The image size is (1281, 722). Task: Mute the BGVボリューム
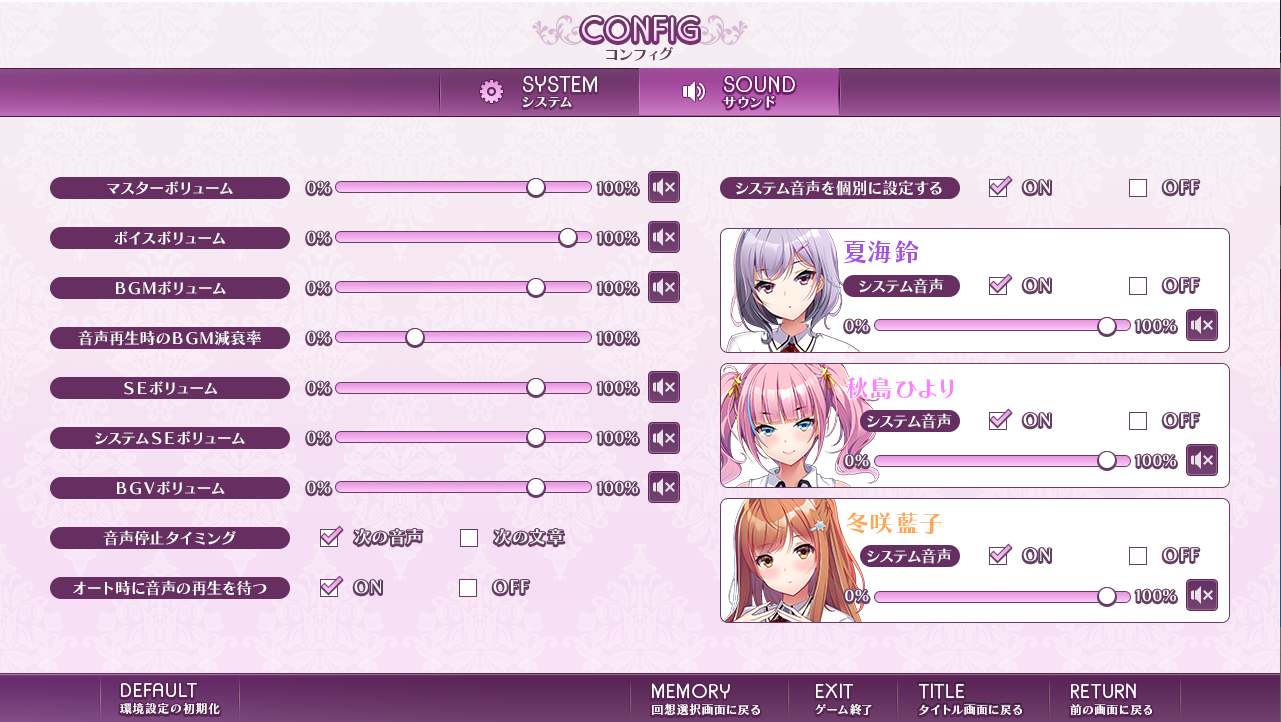tap(663, 487)
